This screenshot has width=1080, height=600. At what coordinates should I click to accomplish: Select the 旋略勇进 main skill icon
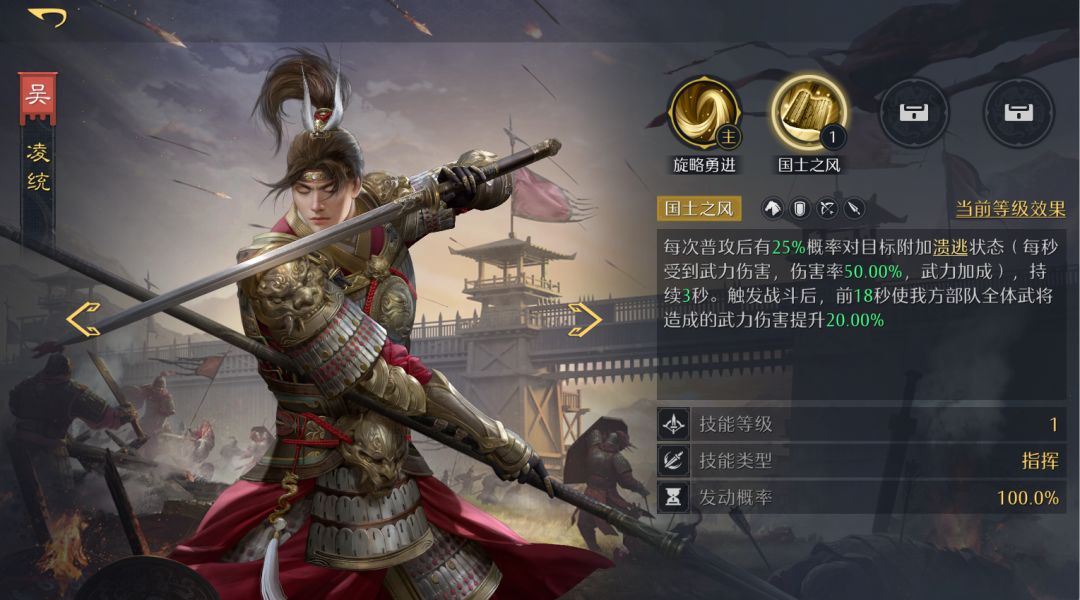706,112
